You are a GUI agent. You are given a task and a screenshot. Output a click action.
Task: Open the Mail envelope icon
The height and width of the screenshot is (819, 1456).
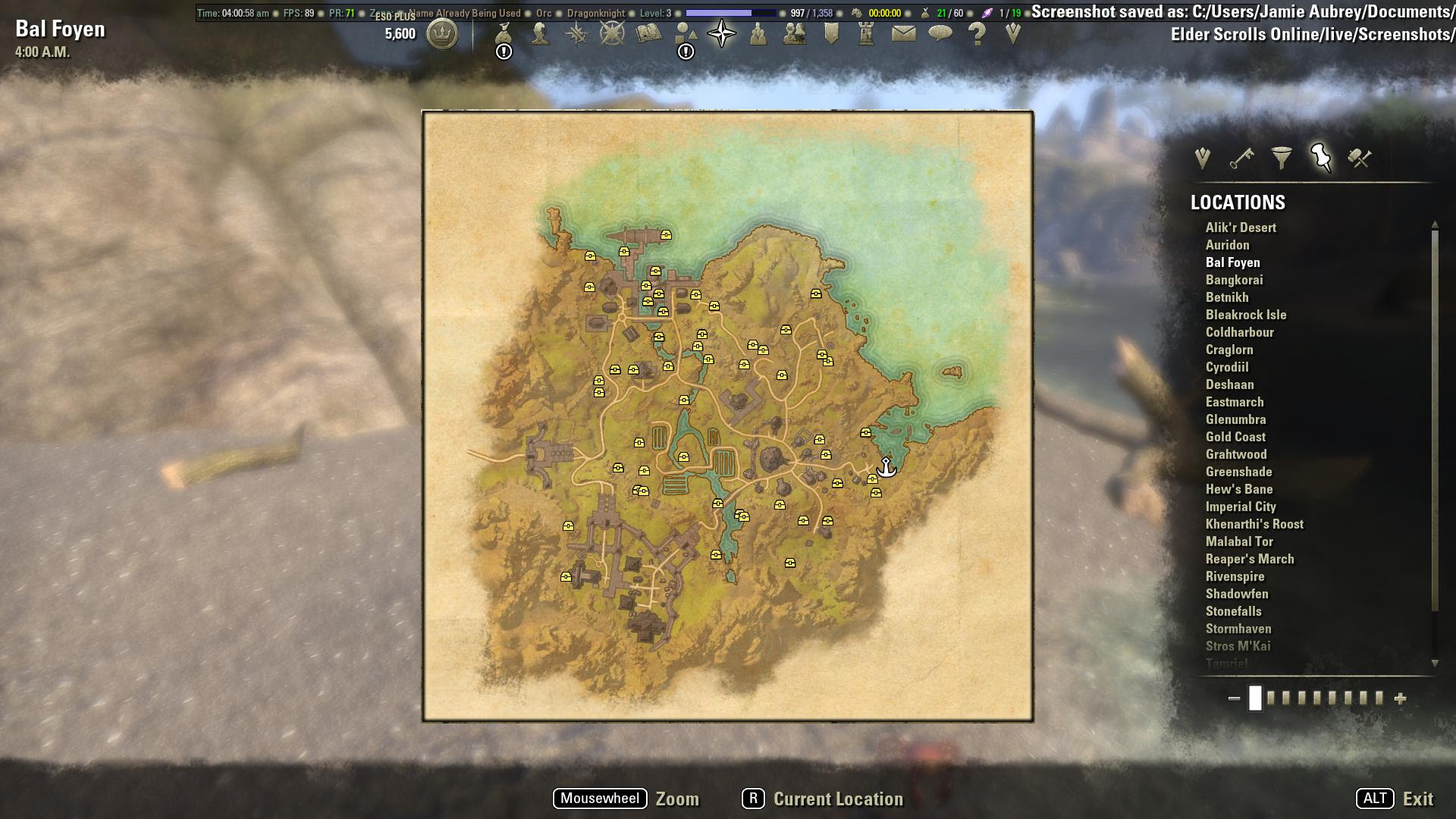coord(904,32)
